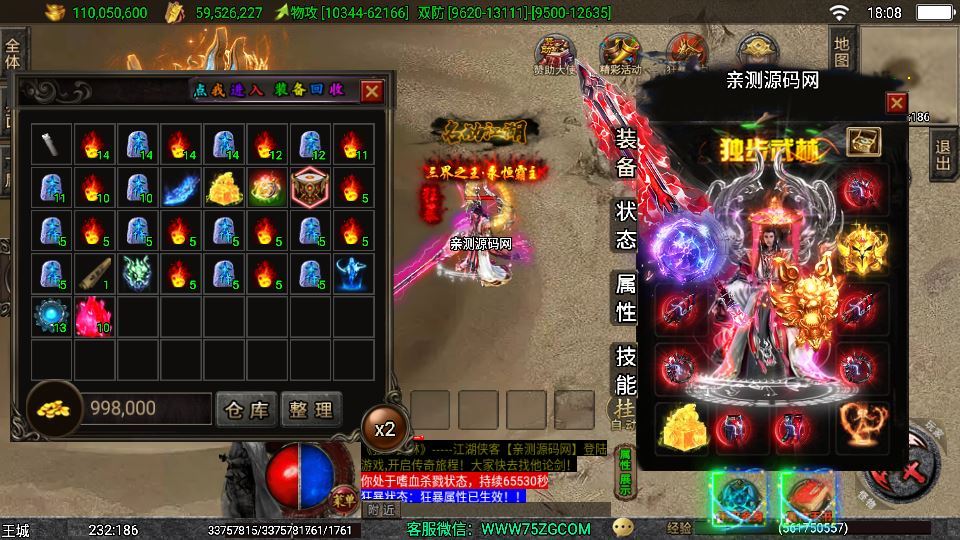Sort the bag with 整理 button
The width and height of the screenshot is (960, 540).
coord(311,408)
